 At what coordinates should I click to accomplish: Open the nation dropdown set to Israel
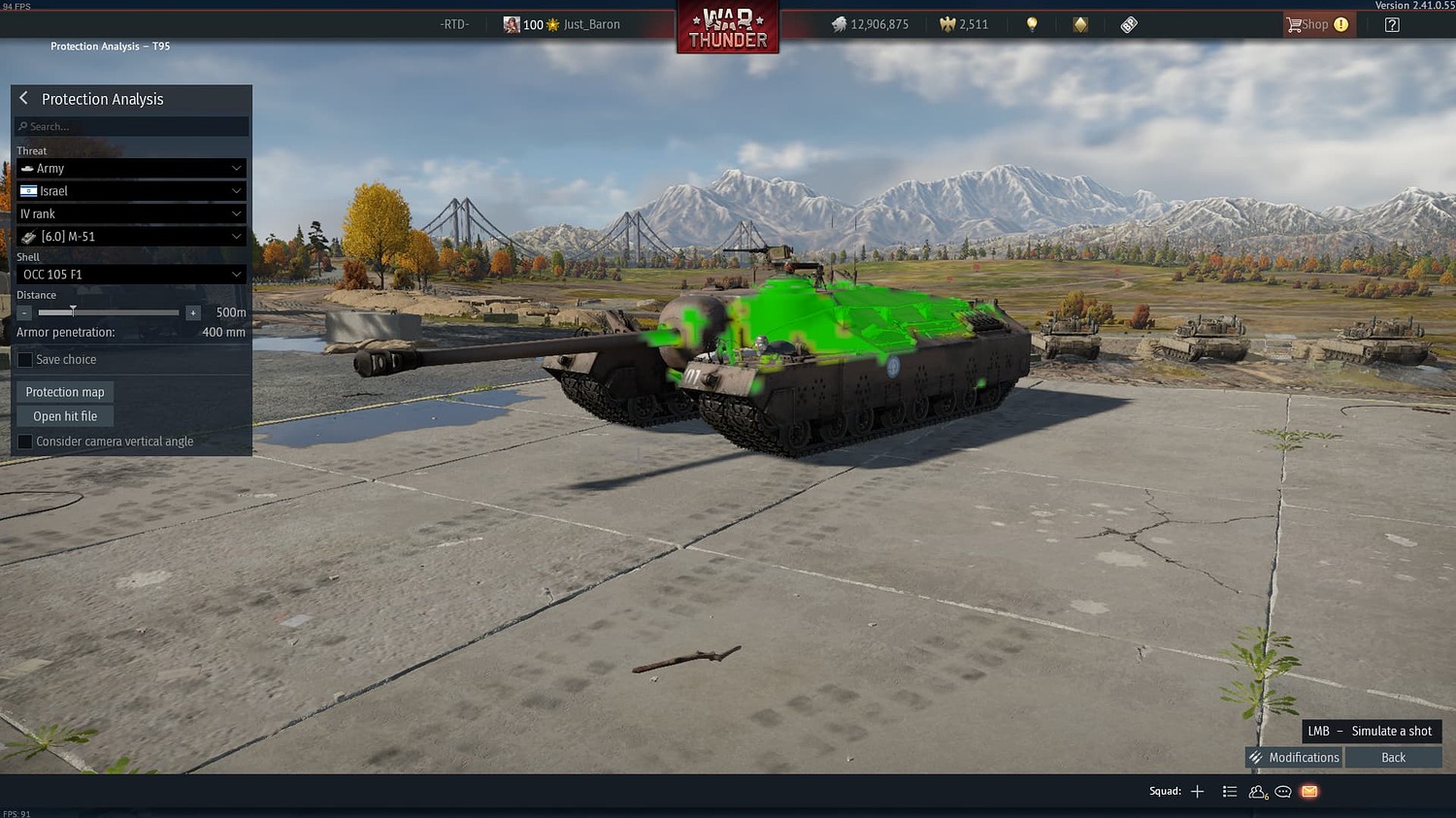[x=131, y=190]
